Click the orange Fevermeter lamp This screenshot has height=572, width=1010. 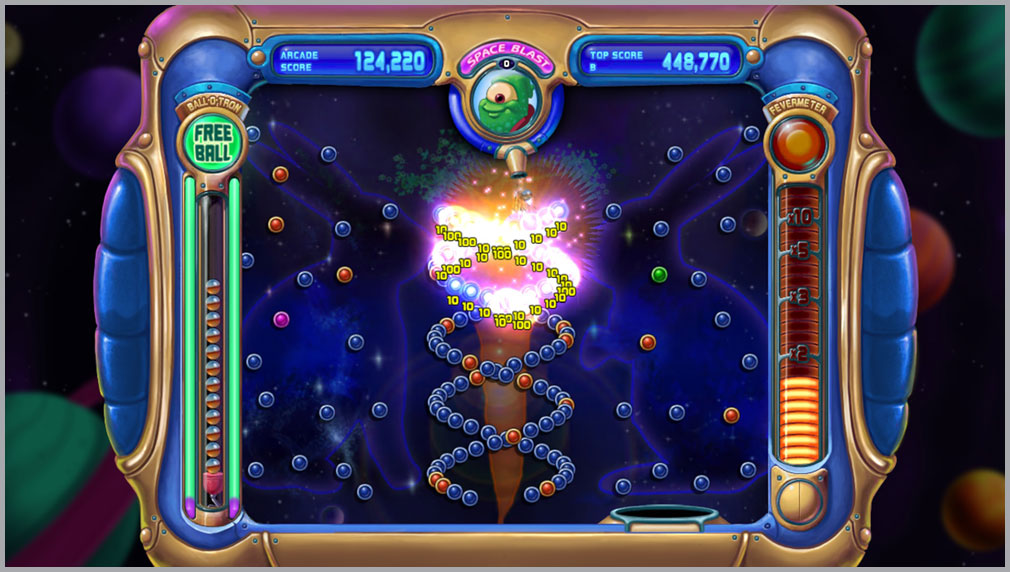(x=798, y=145)
